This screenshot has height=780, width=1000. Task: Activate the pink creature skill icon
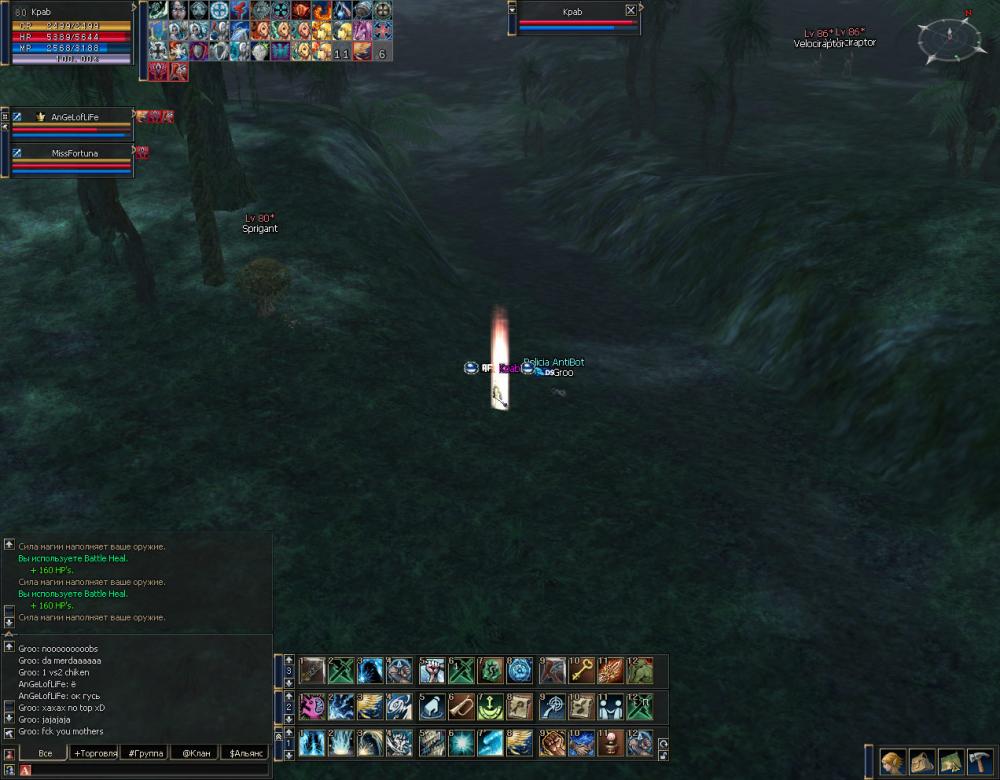click(312, 706)
